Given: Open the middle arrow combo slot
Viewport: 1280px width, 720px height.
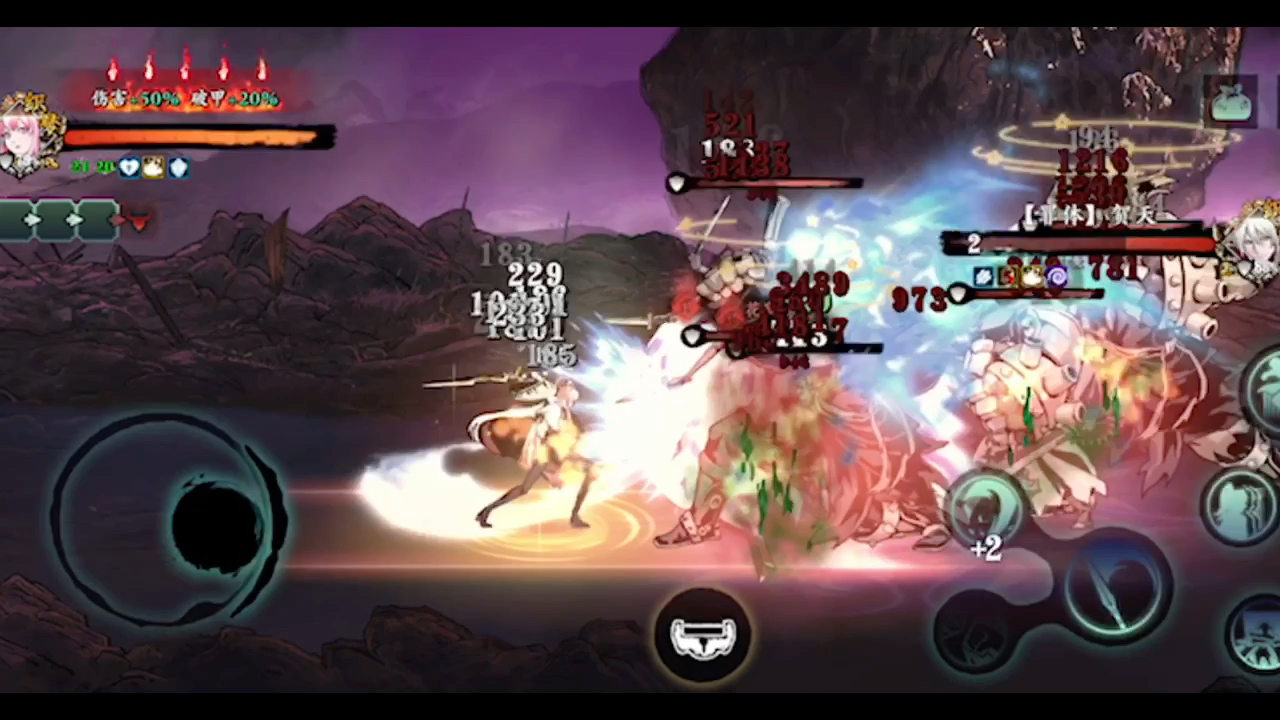Looking at the screenshot, I should click(74, 220).
